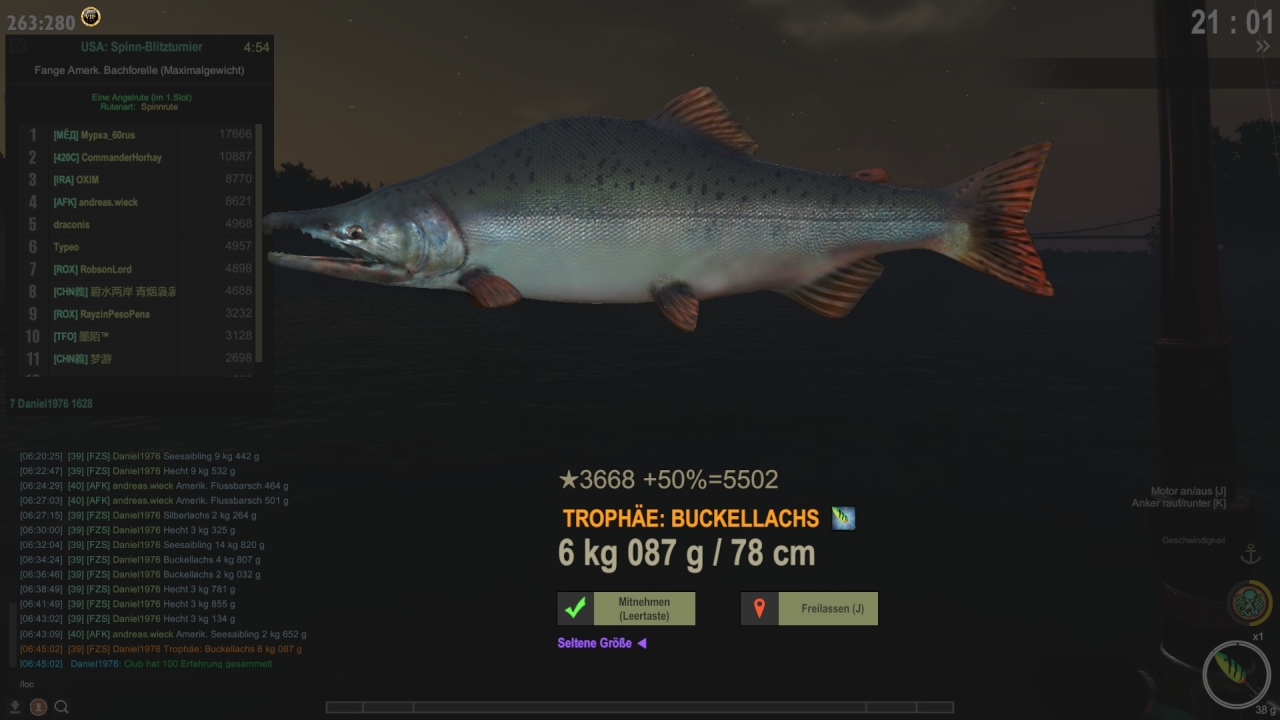Click the Seltene Größe label
Screen dimensions: 1280x720
tap(595, 643)
